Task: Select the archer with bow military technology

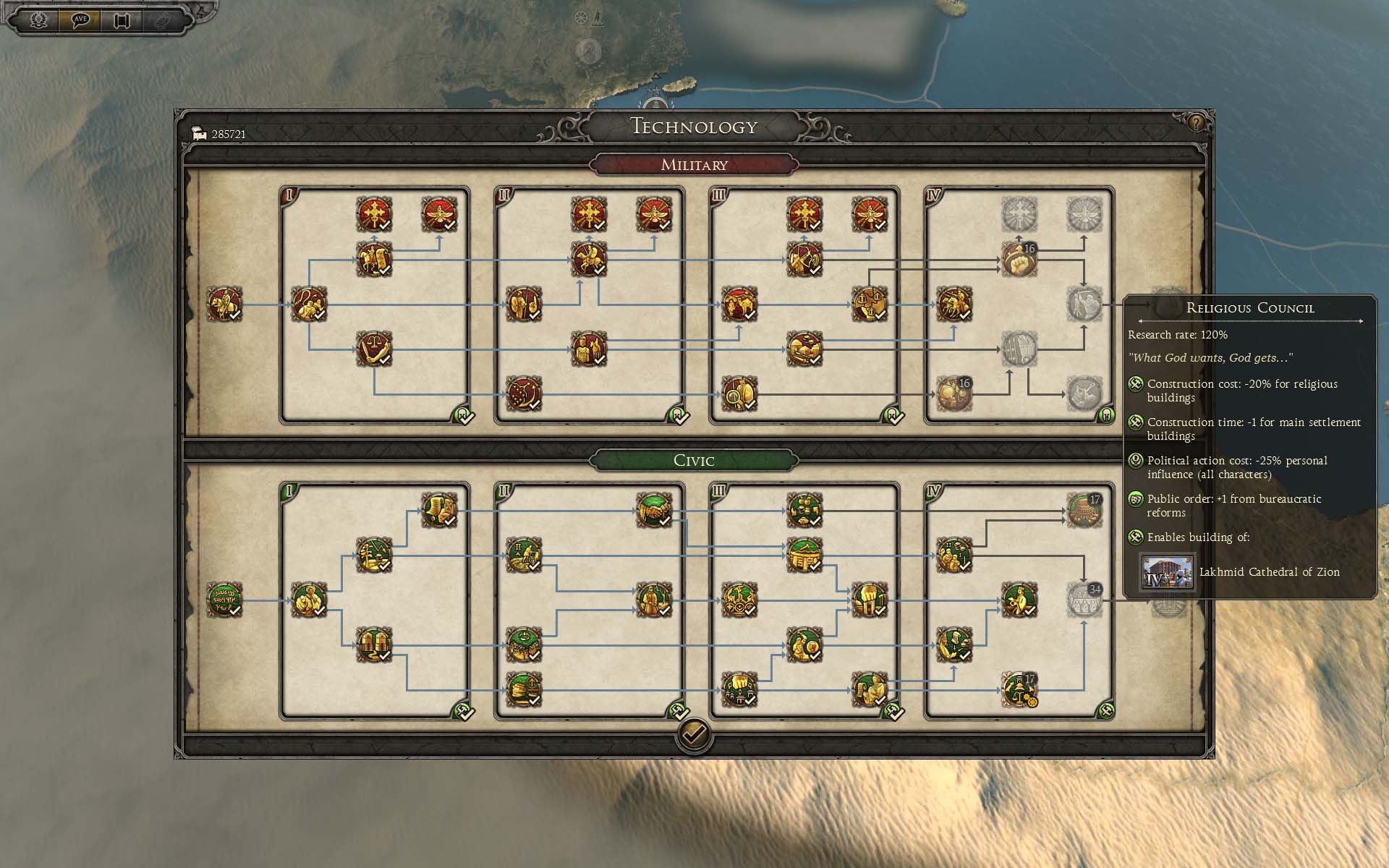Action: 804,259
